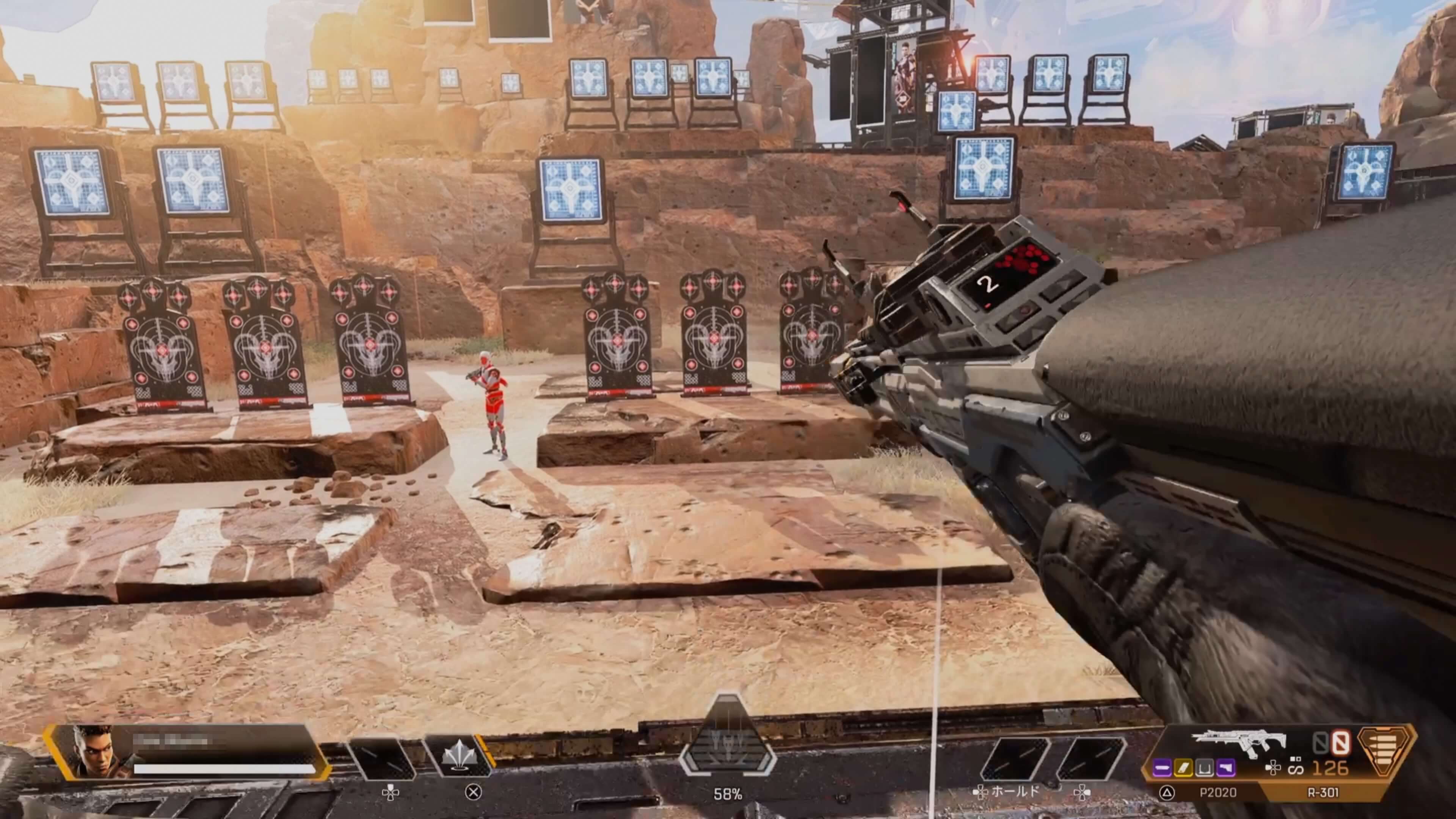Select the purple barrel attachment slot

click(1162, 767)
